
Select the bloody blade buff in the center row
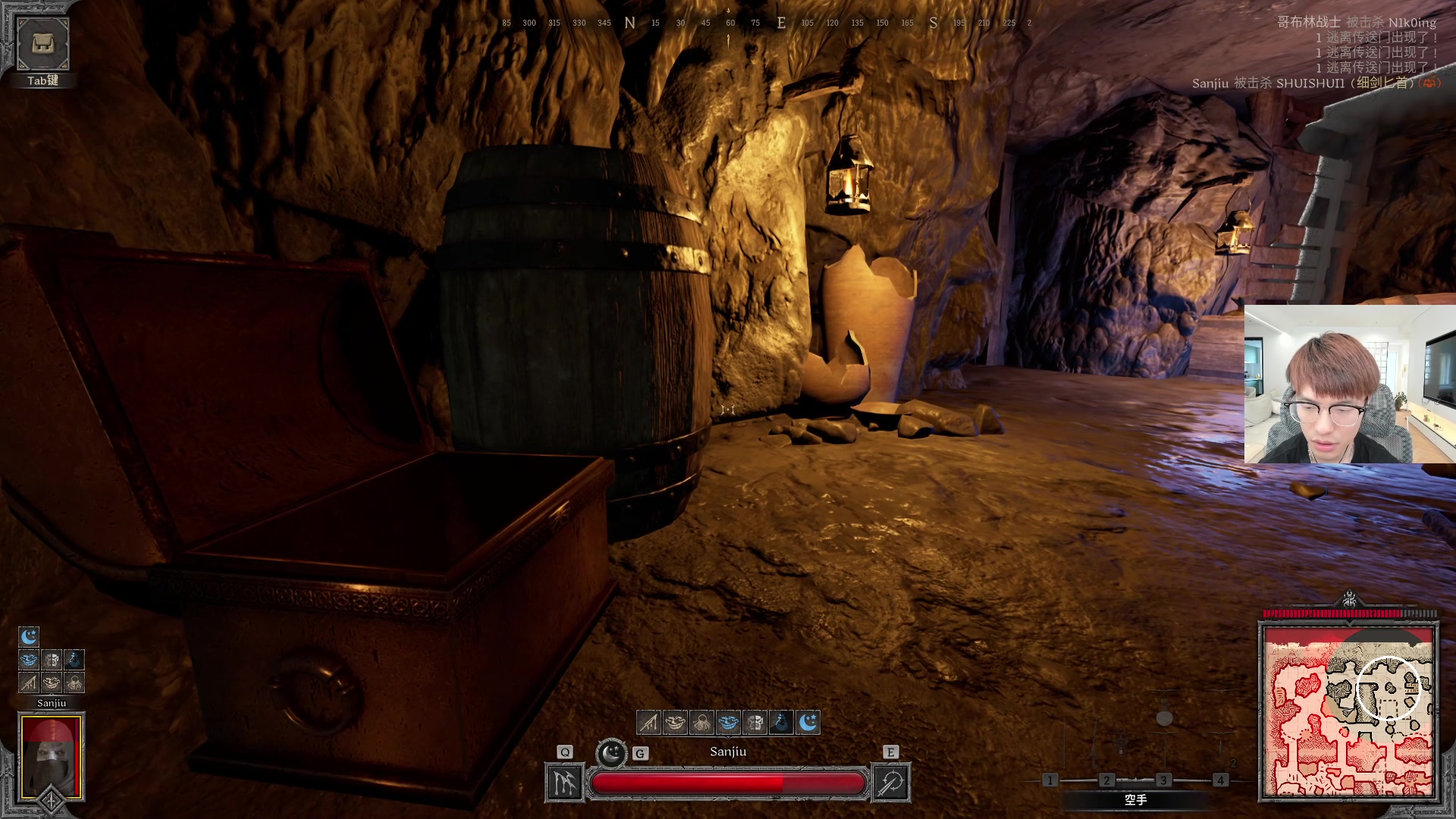pos(648,723)
